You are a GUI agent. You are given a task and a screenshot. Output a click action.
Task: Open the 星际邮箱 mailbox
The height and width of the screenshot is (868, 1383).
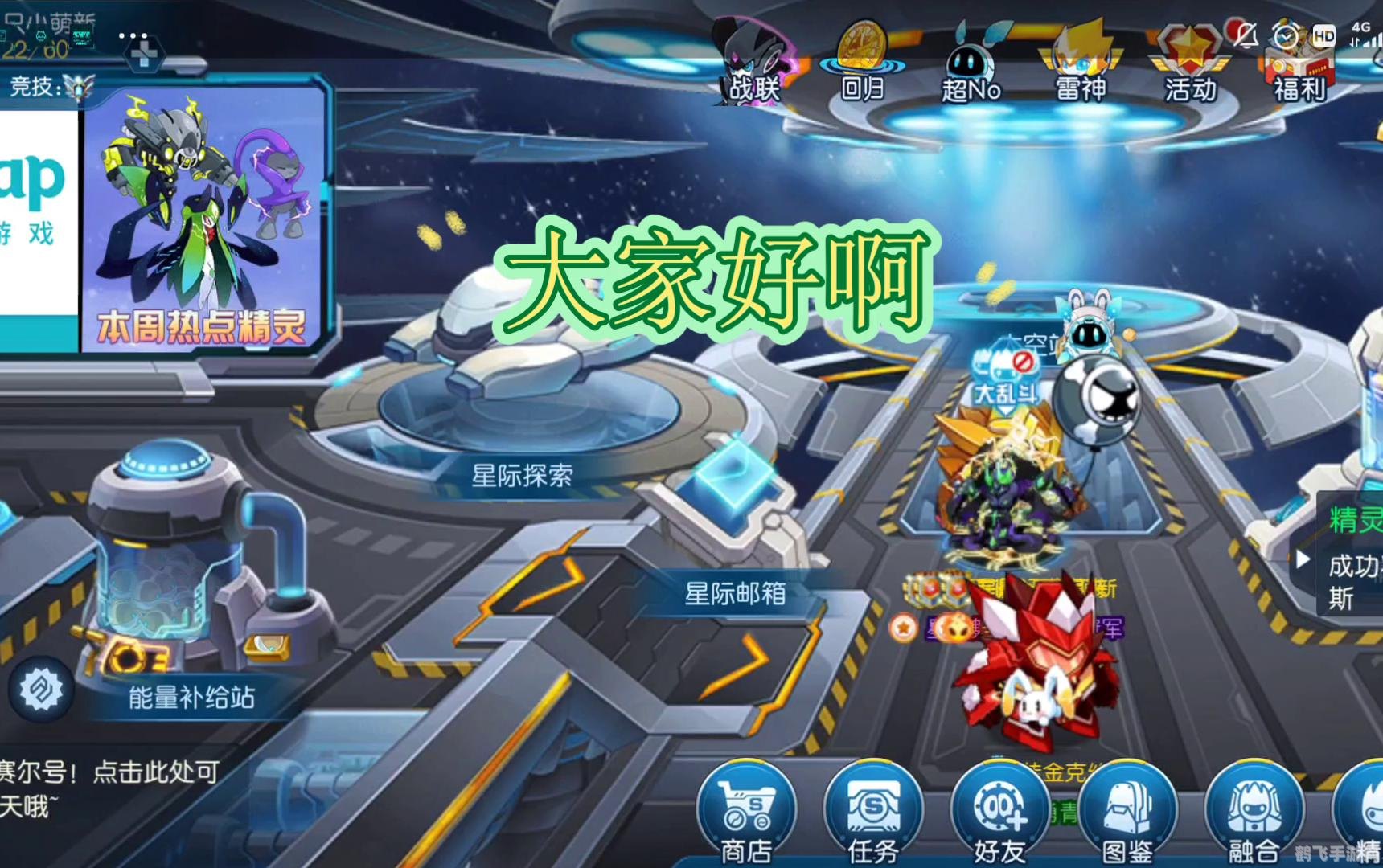pos(734,593)
